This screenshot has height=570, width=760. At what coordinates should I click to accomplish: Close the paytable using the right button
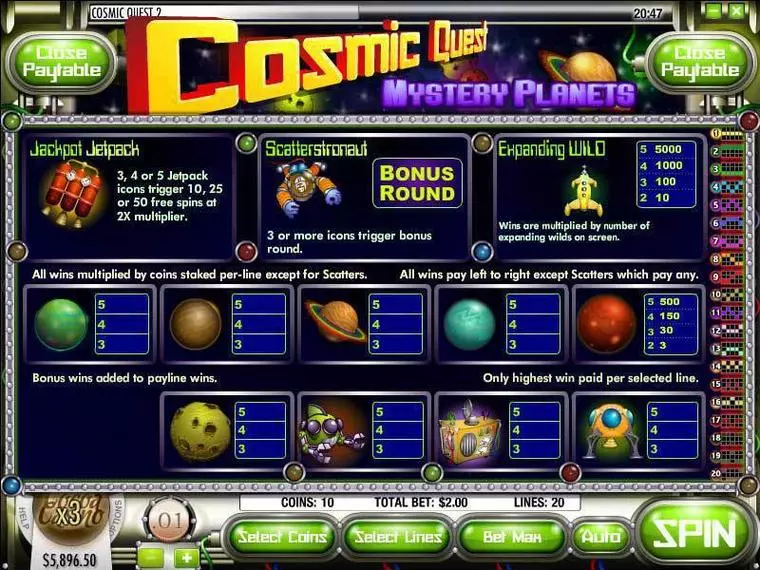click(699, 62)
